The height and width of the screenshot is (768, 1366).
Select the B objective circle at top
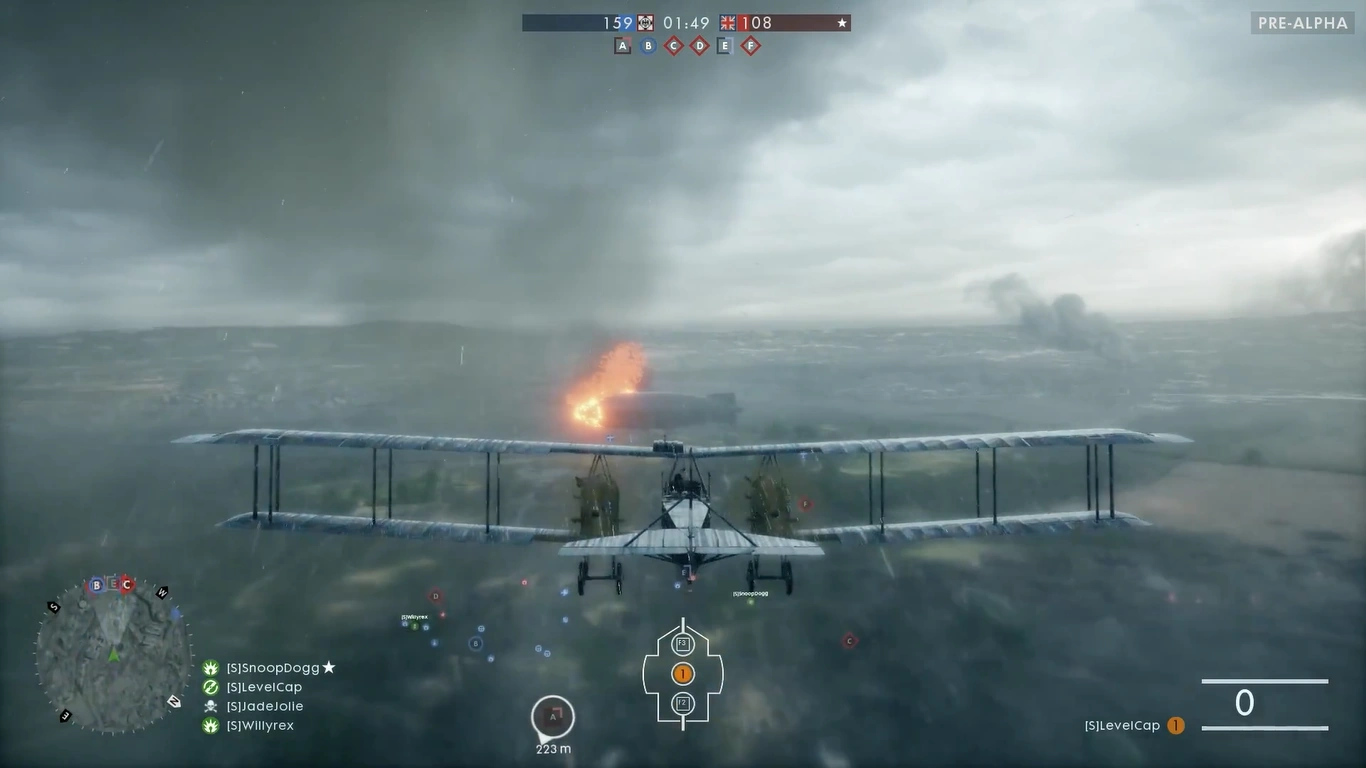click(648, 45)
